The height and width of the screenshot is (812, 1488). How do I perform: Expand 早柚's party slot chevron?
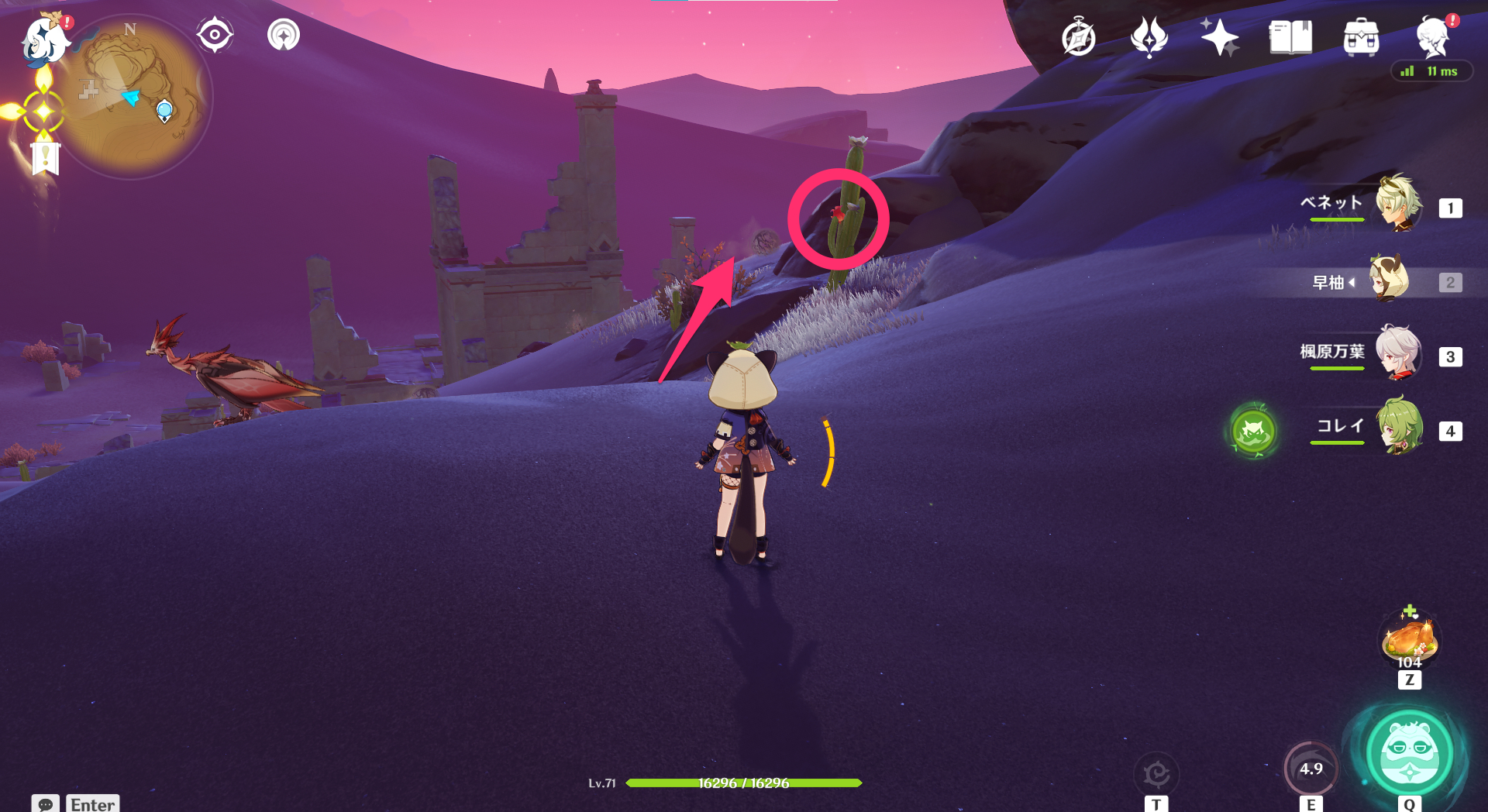(x=1353, y=282)
